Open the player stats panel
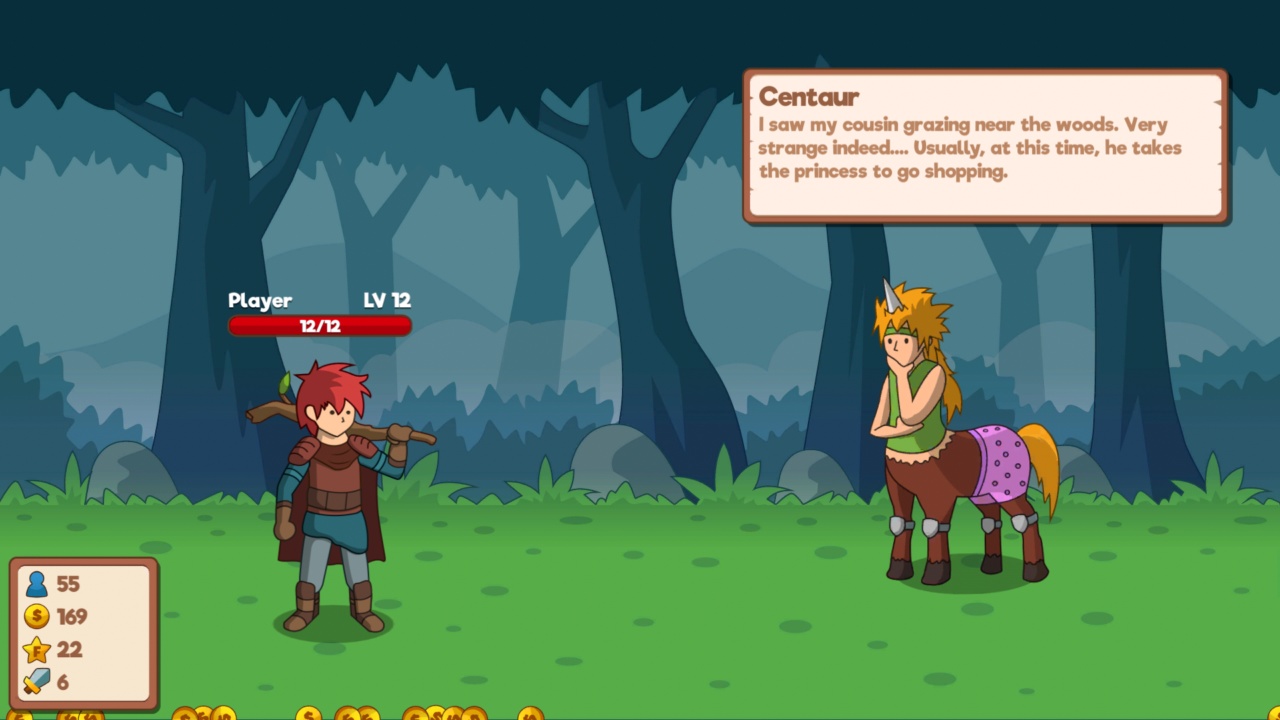1280x720 pixels. click(85, 633)
